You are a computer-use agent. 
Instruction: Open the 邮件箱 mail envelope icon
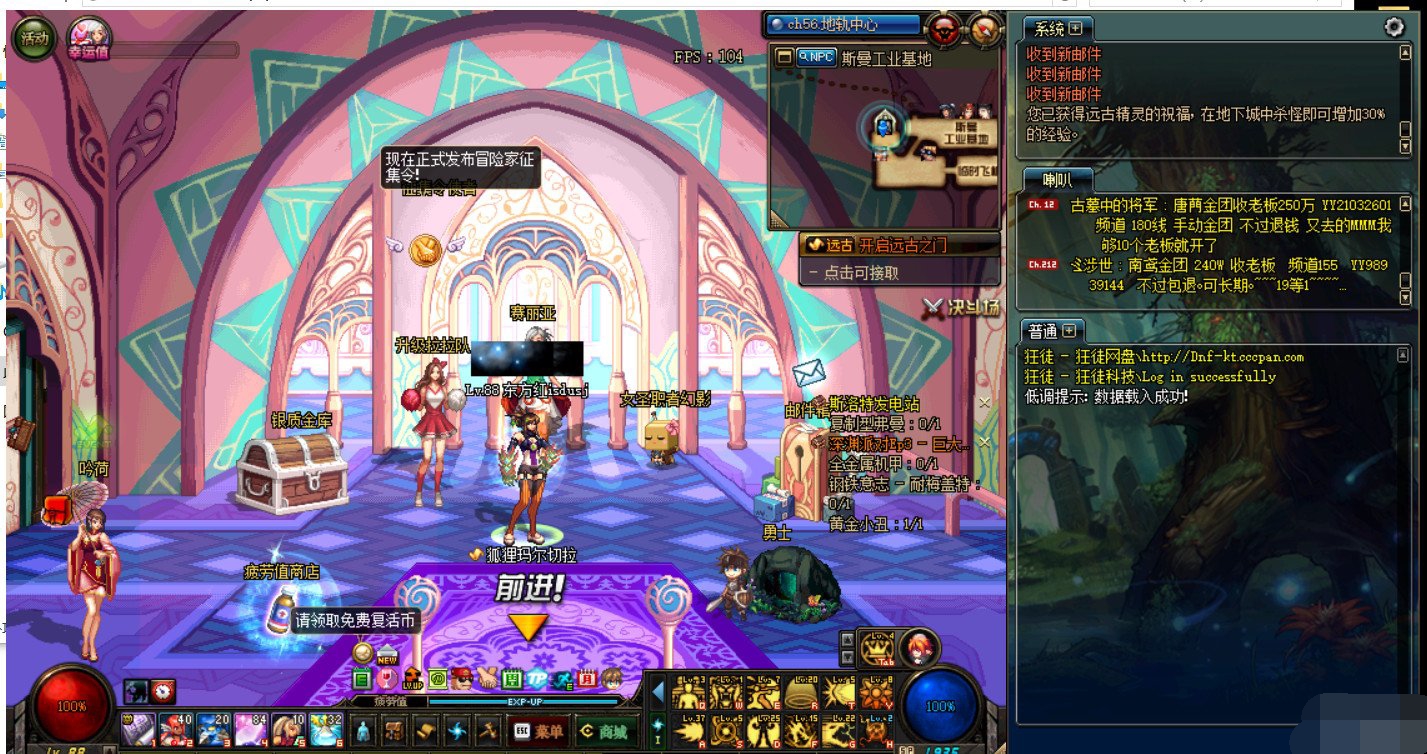(808, 374)
